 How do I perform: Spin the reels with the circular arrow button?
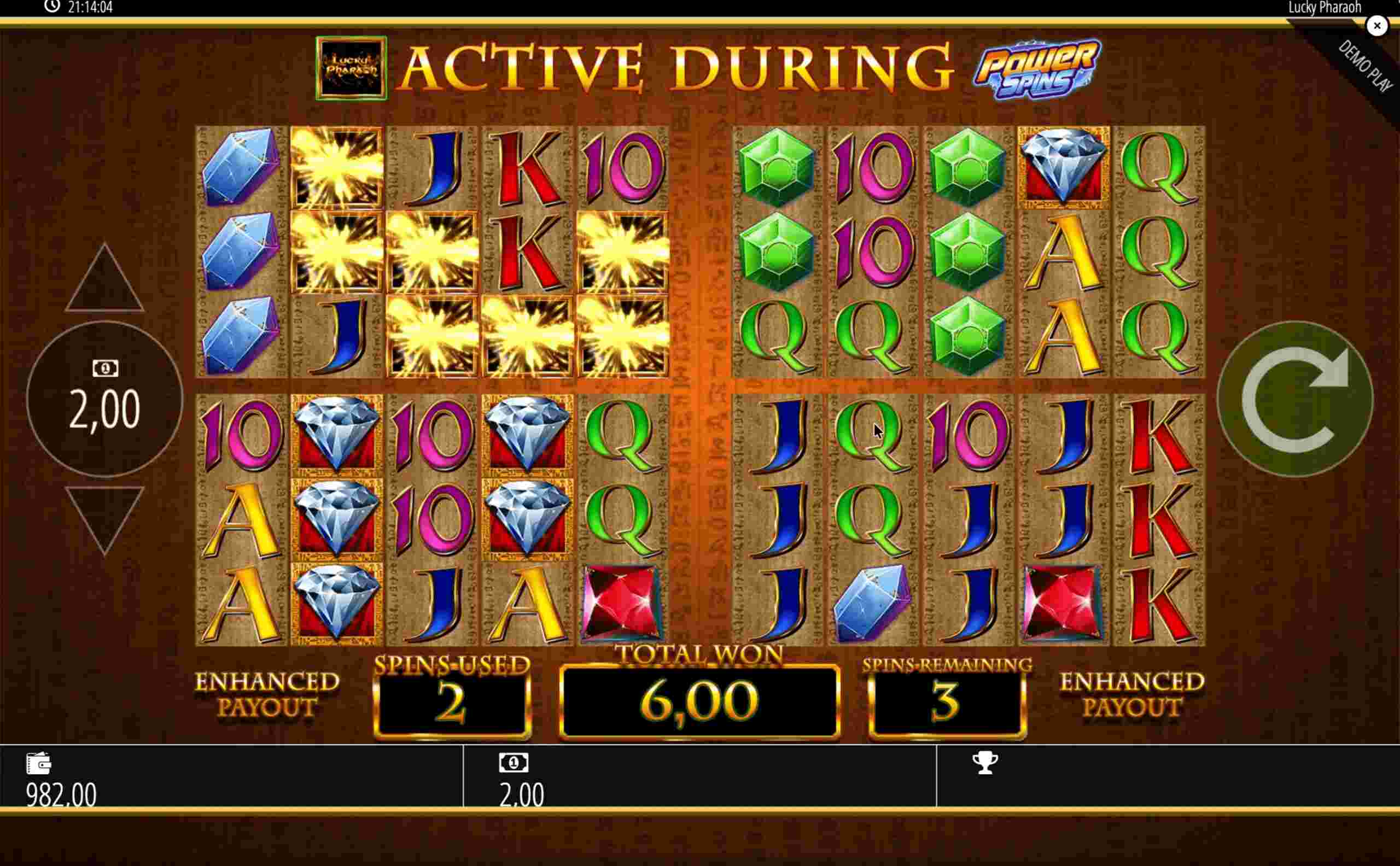coord(1294,399)
